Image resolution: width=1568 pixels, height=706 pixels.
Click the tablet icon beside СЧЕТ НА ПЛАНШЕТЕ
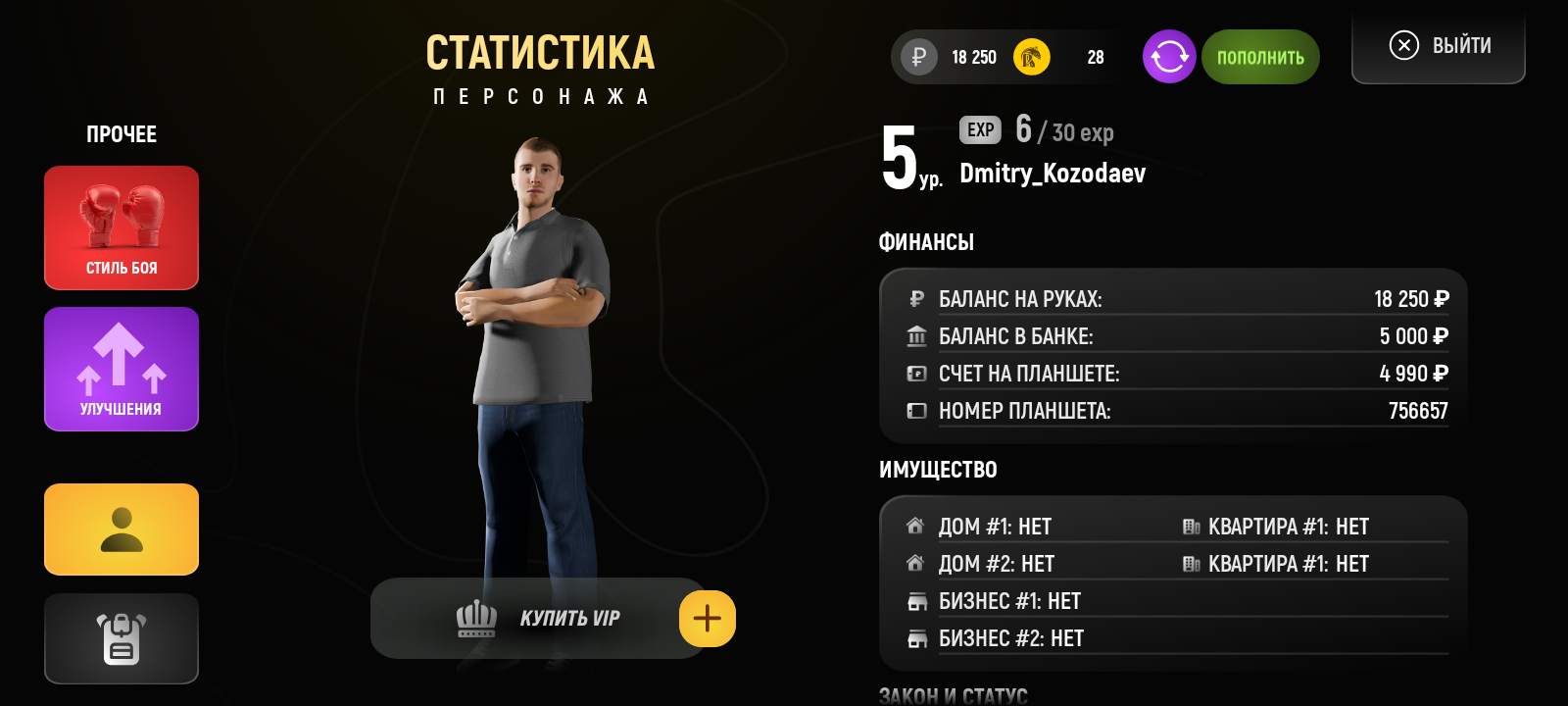[916, 373]
